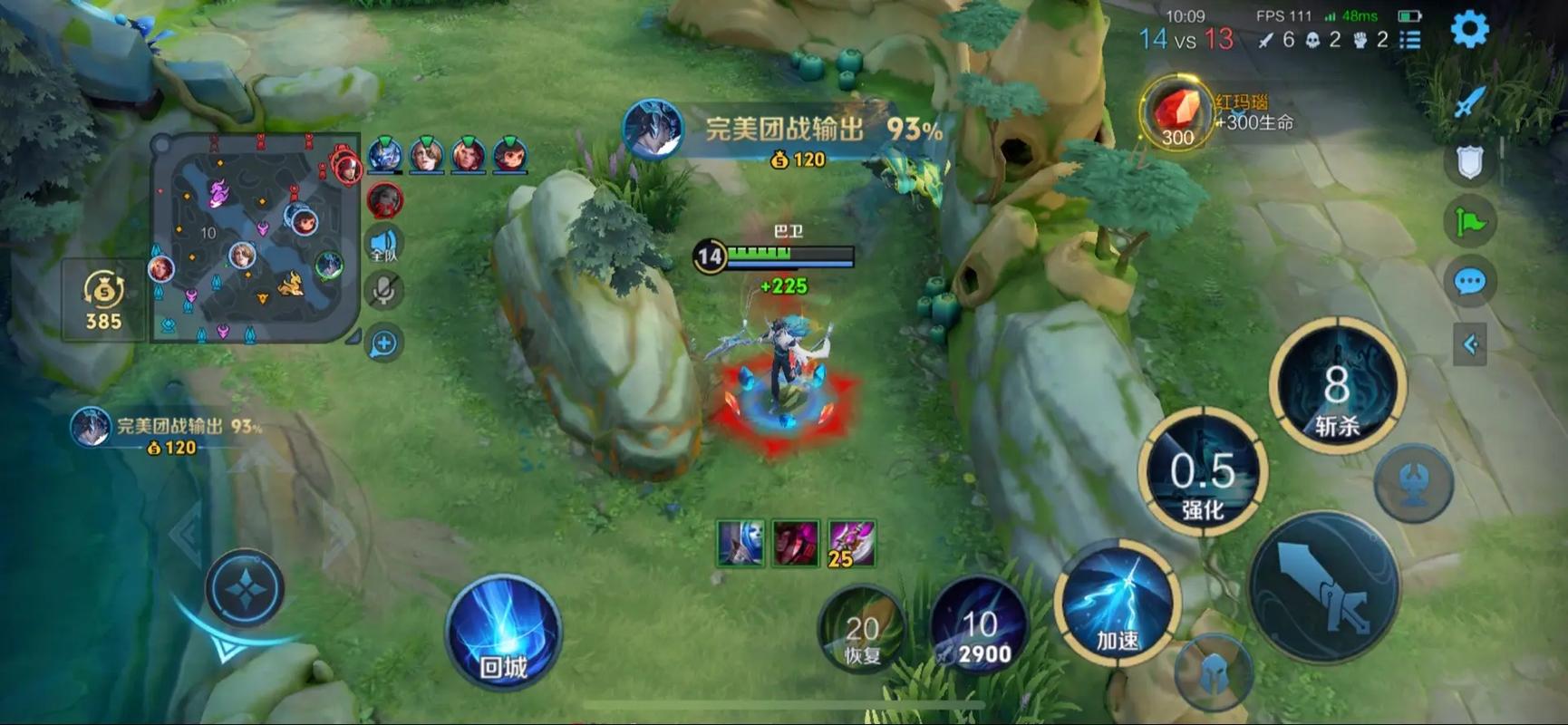1568x725 pixels.
Task: Send the blue sword attack signal
Action: 1469,101
